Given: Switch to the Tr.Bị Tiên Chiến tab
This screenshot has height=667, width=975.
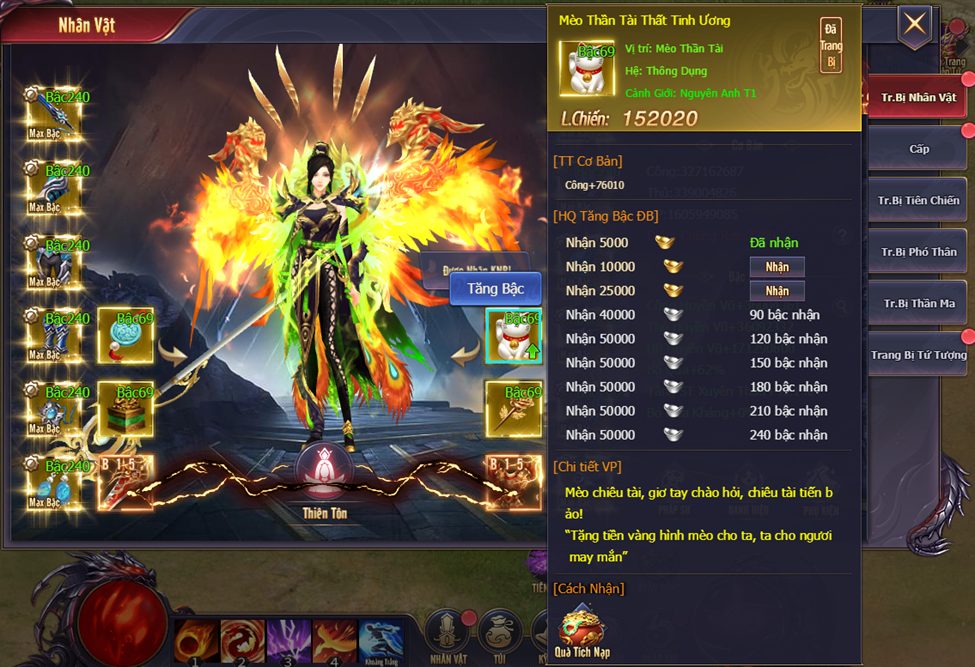Looking at the screenshot, I should (x=918, y=200).
